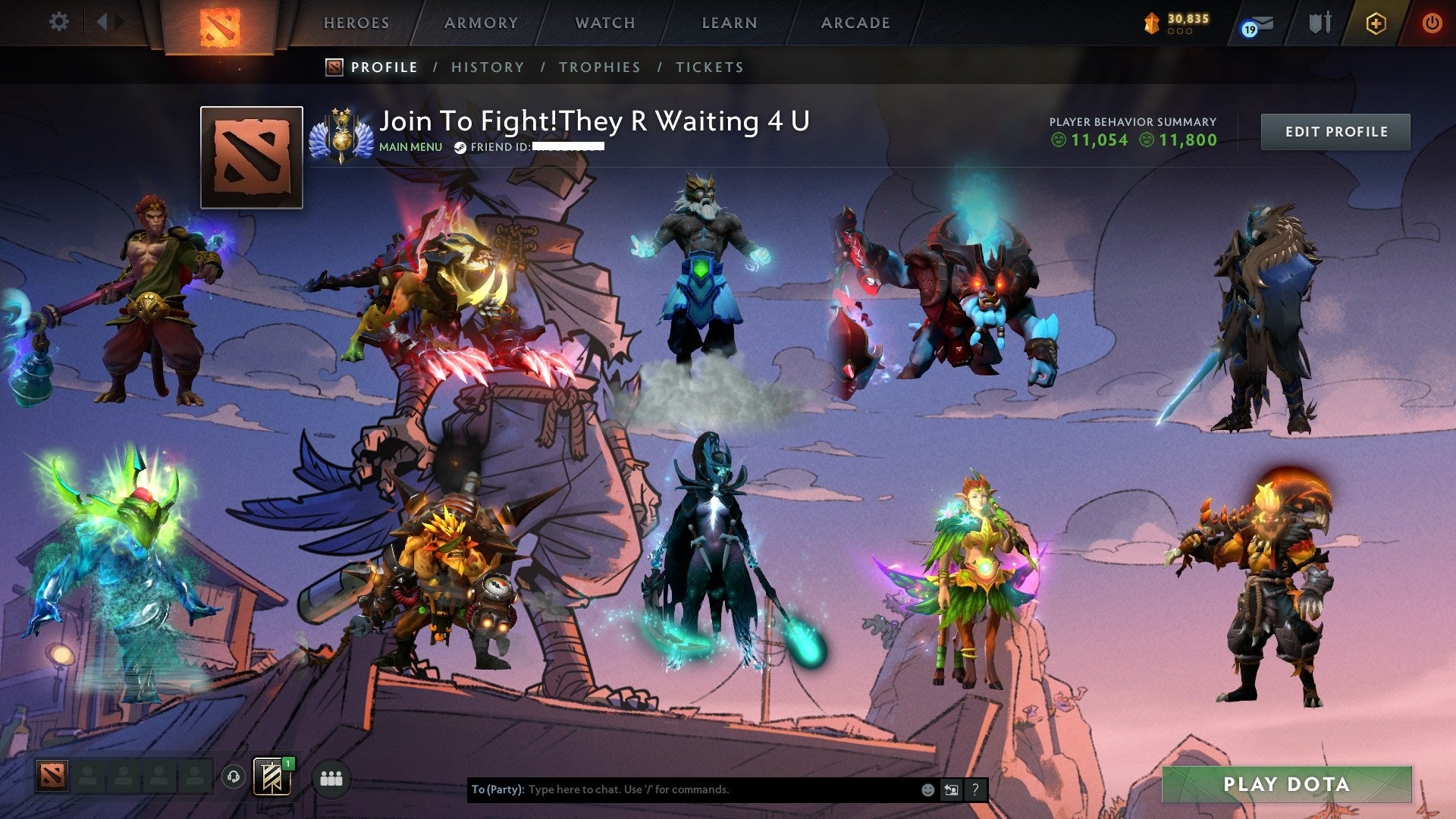This screenshot has width=1456, height=819.
Task: Open the chat wheel icon next to chat
Action: pyautogui.click(x=951, y=789)
